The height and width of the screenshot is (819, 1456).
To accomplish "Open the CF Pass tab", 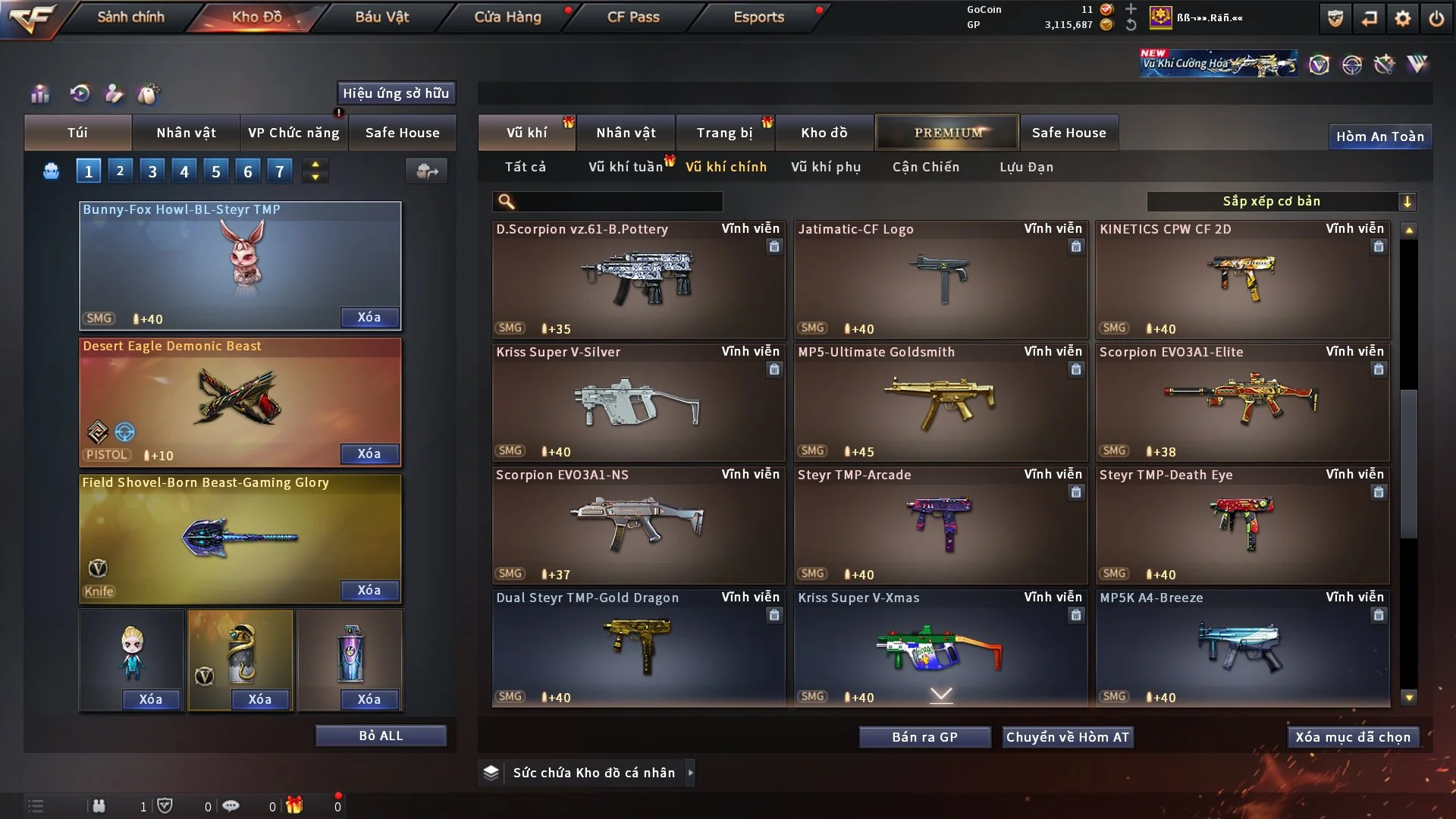I will [633, 17].
